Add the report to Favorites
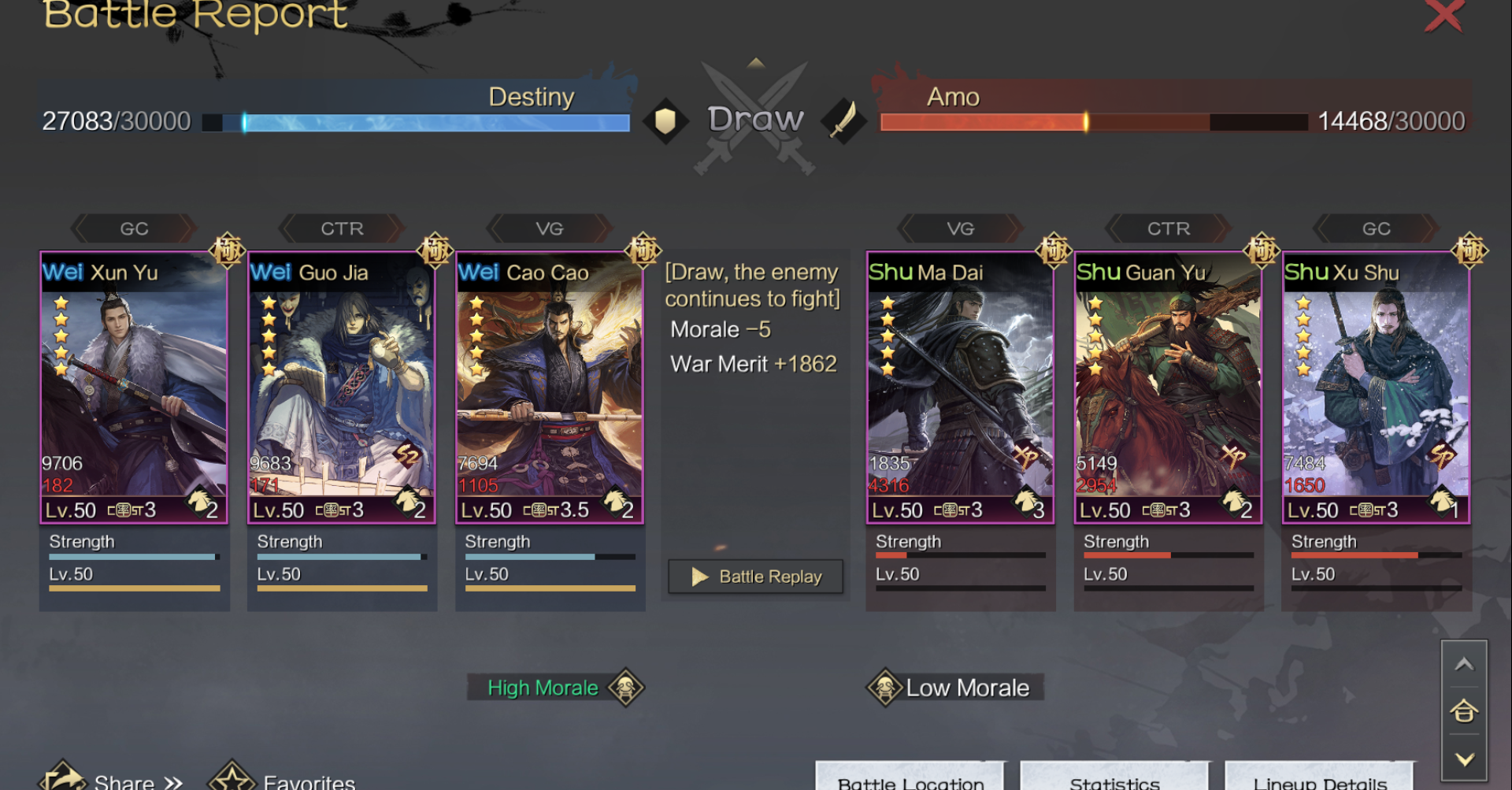 pyautogui.click(x=283, y=780)
